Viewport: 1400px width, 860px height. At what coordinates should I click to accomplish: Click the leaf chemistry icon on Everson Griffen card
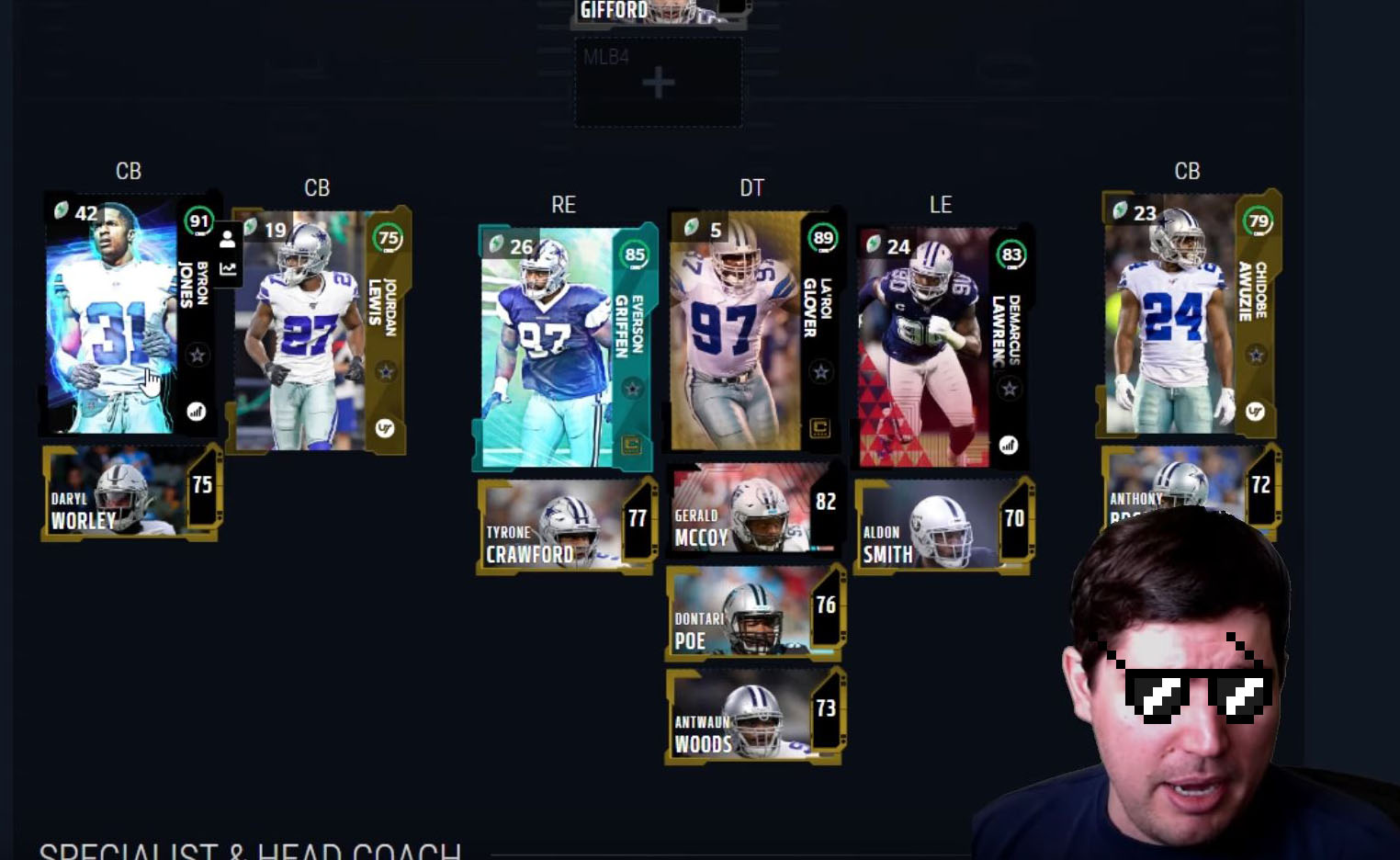click(496, 245)
